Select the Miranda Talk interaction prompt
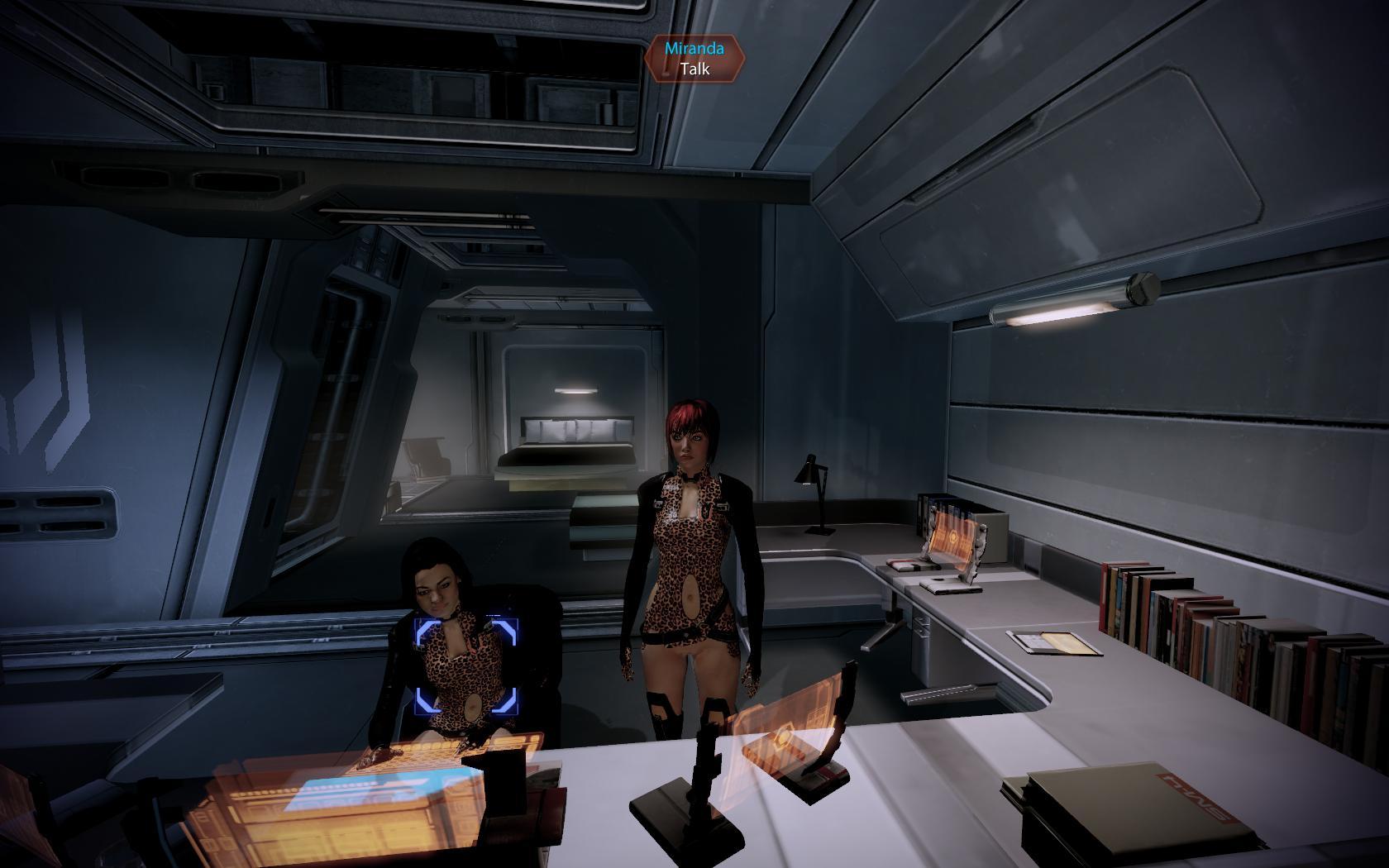This screenshot has width=1389, height=868. tap(694, 59)
